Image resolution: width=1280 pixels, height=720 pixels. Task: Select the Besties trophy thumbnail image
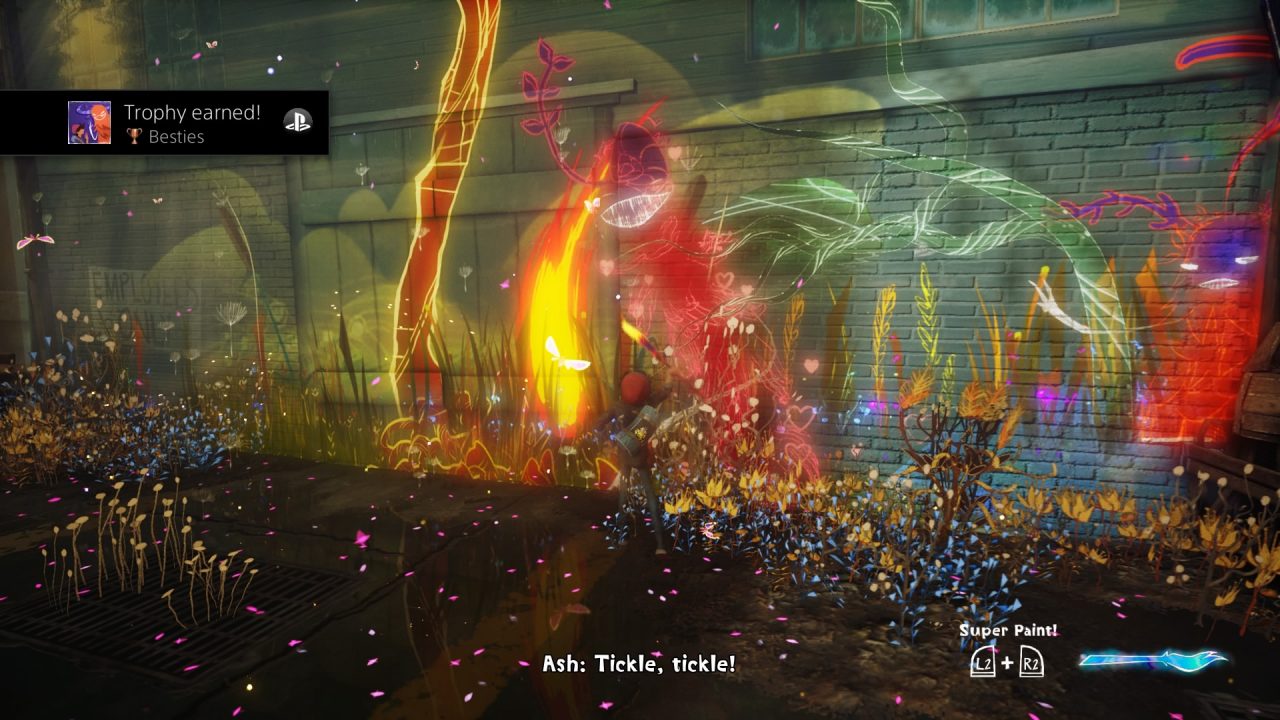90,123
